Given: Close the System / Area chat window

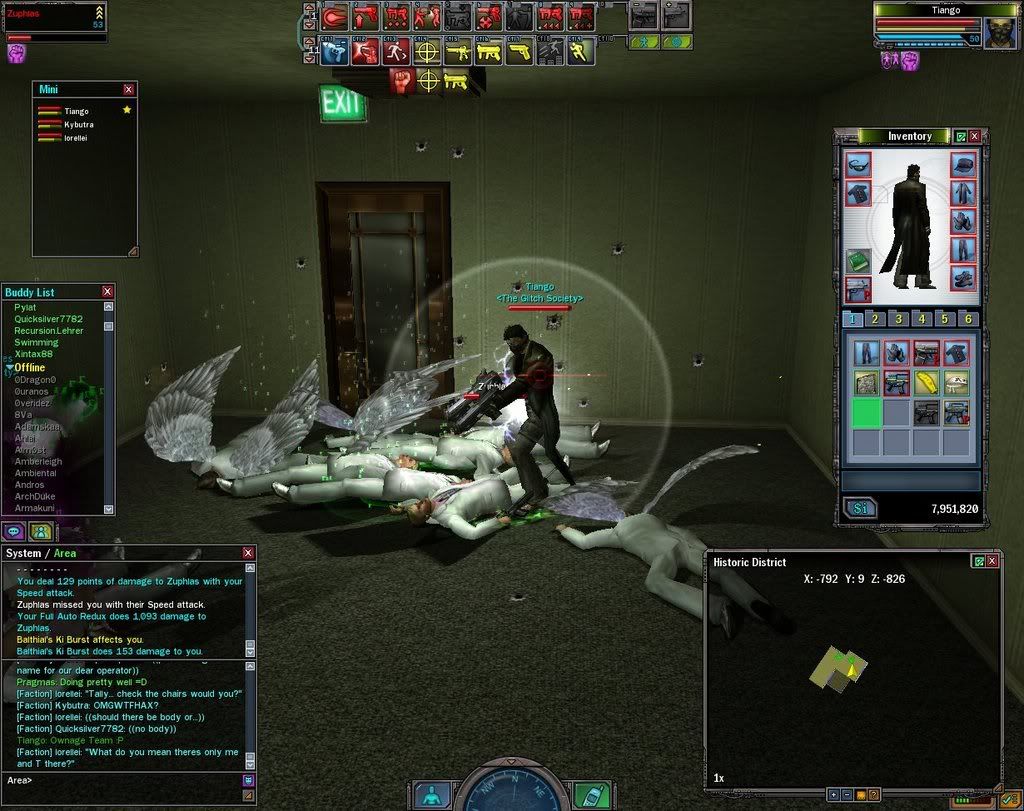Looking at the screenshot, I should 248,553.
